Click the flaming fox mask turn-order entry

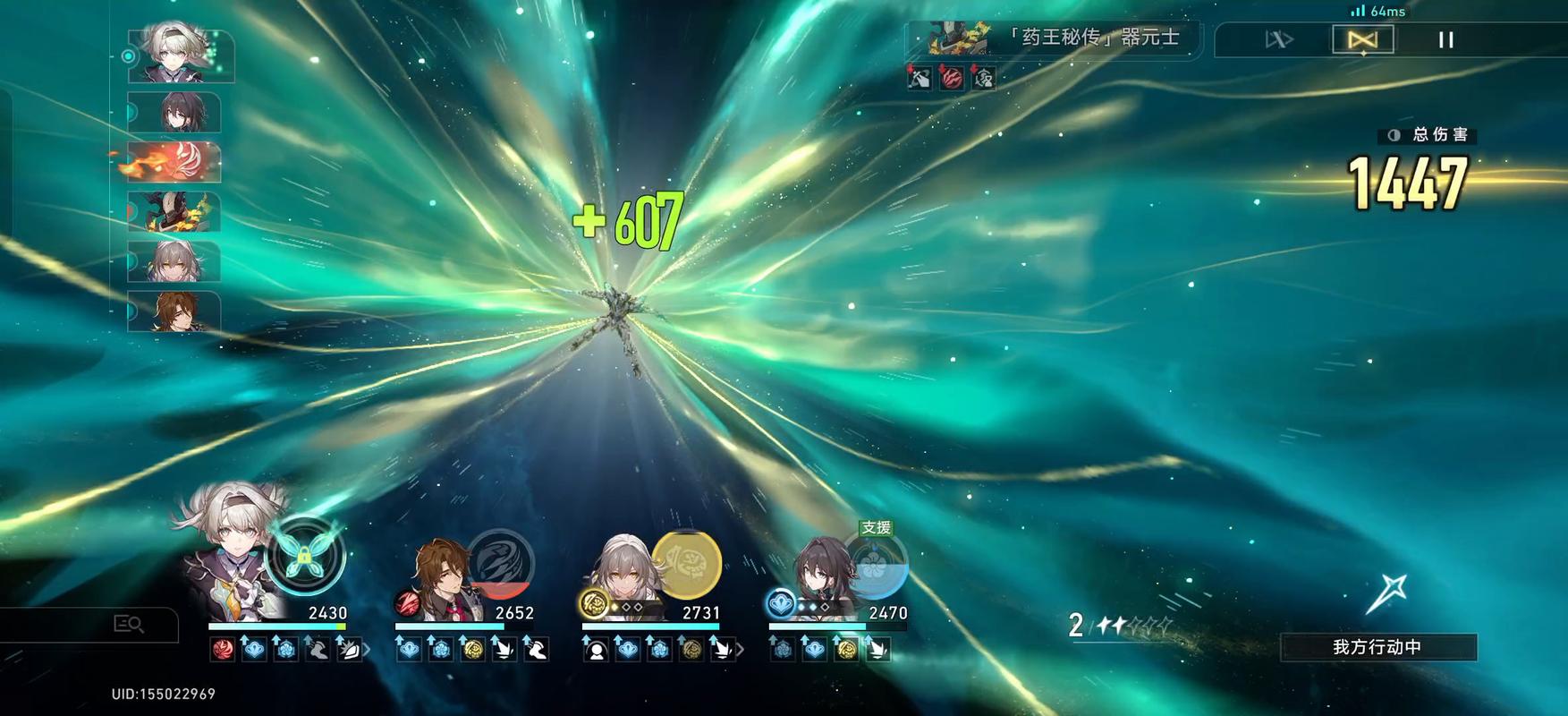pos(174,162)
